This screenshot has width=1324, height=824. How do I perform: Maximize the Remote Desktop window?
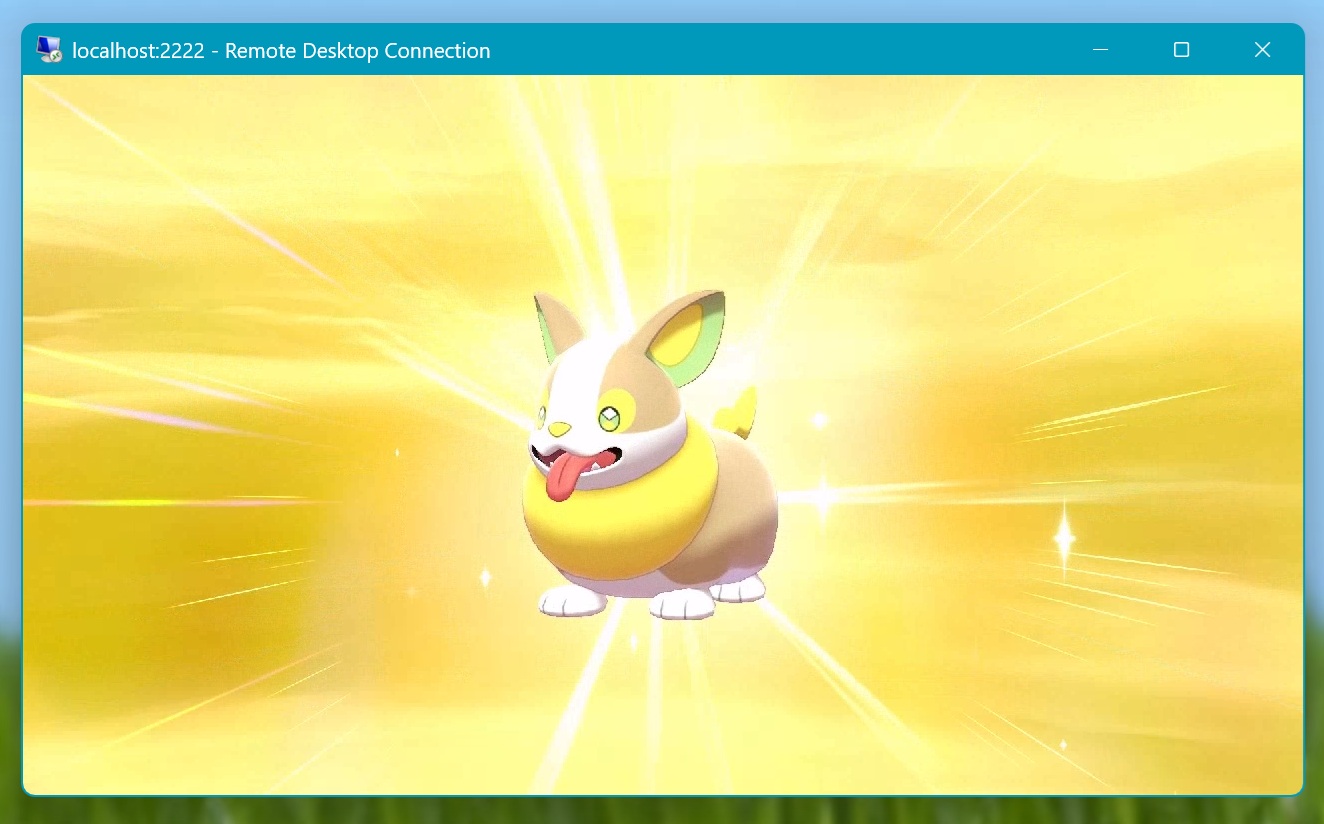pyautogui.click(x=1181, y=49)
